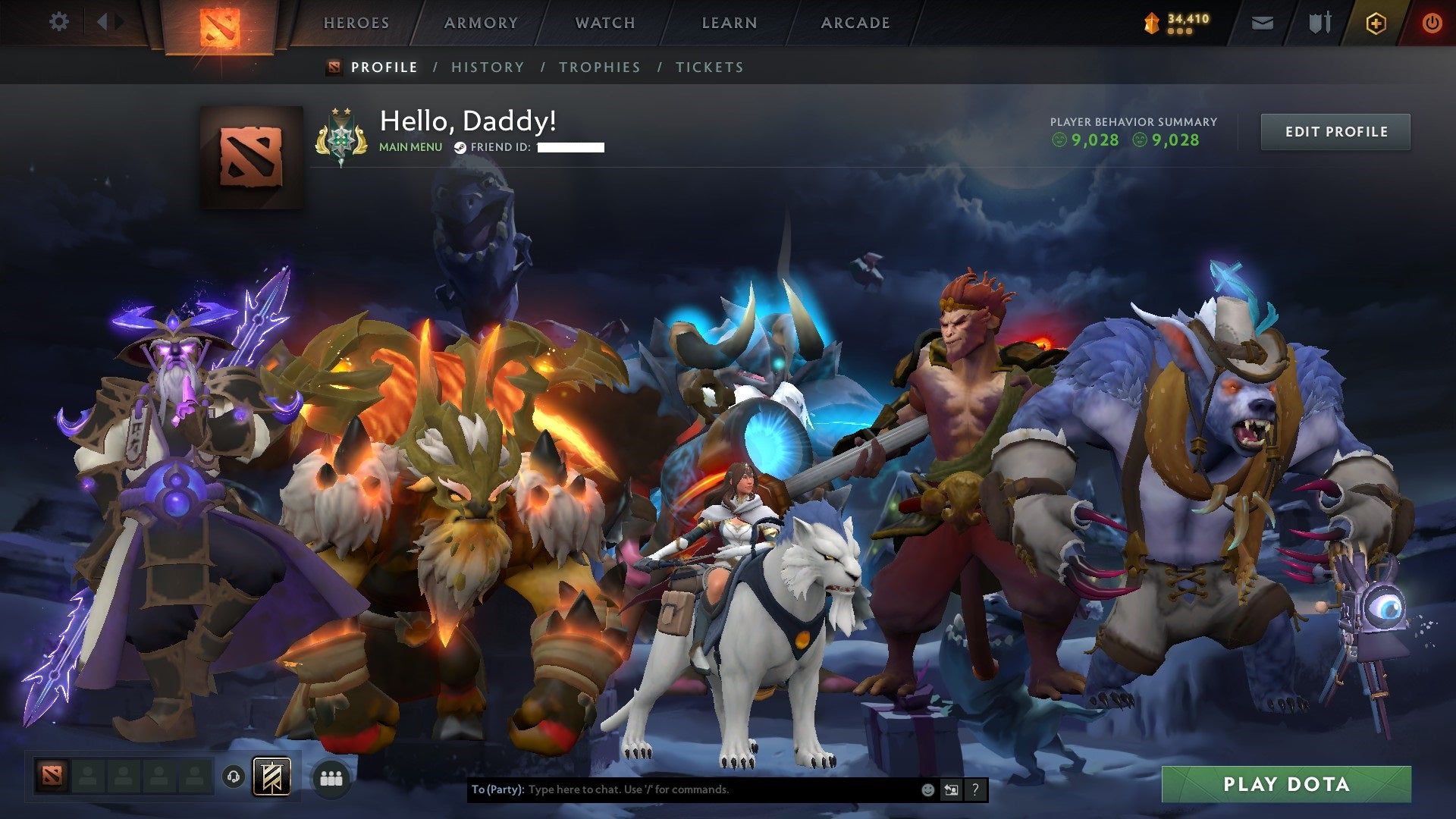Open the settings gear menu

pos(58,22)
